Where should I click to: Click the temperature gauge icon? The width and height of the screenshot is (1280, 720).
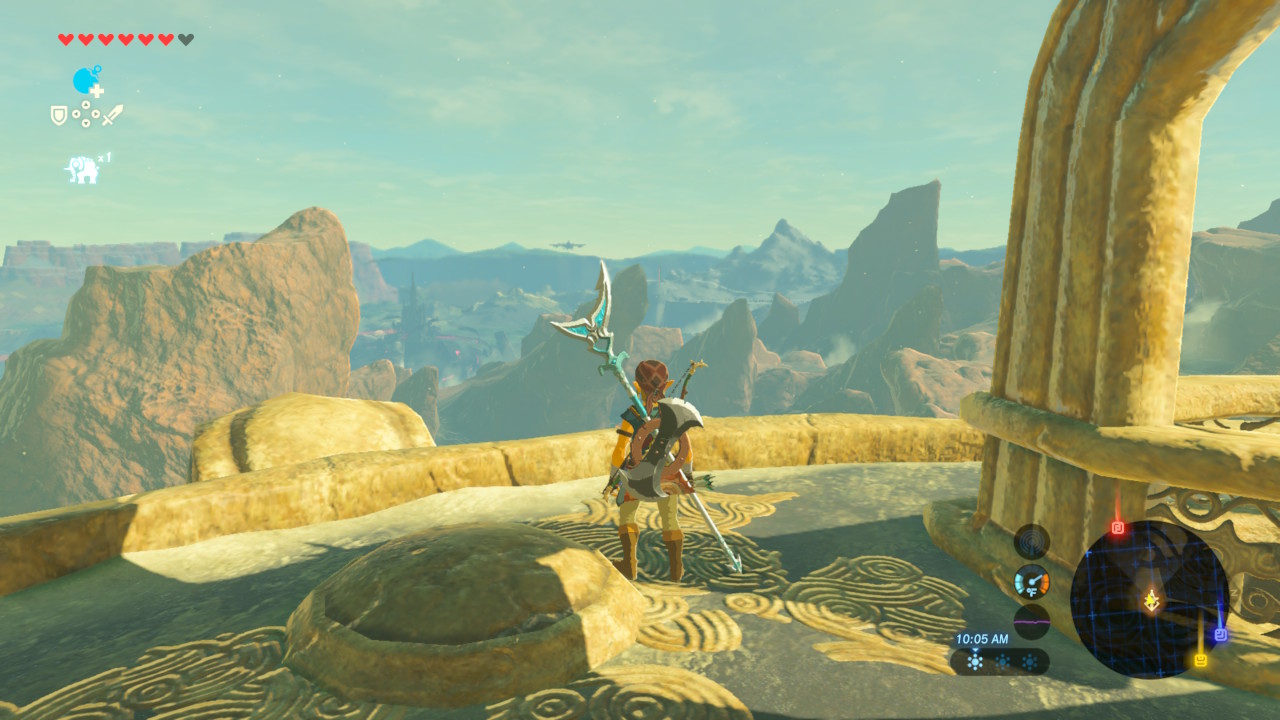coord(1031,581)
